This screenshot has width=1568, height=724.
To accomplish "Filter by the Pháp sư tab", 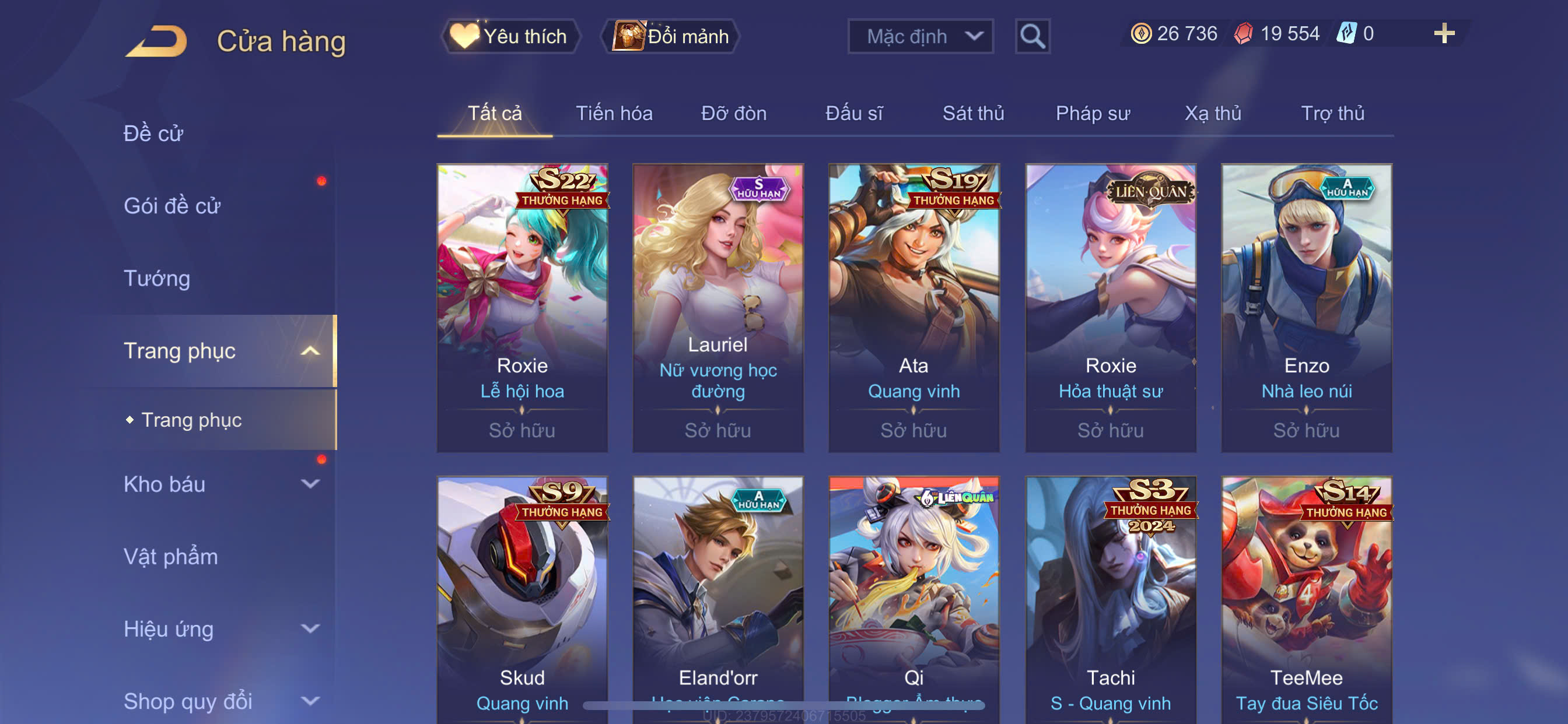I will [x=1093, y=113].
